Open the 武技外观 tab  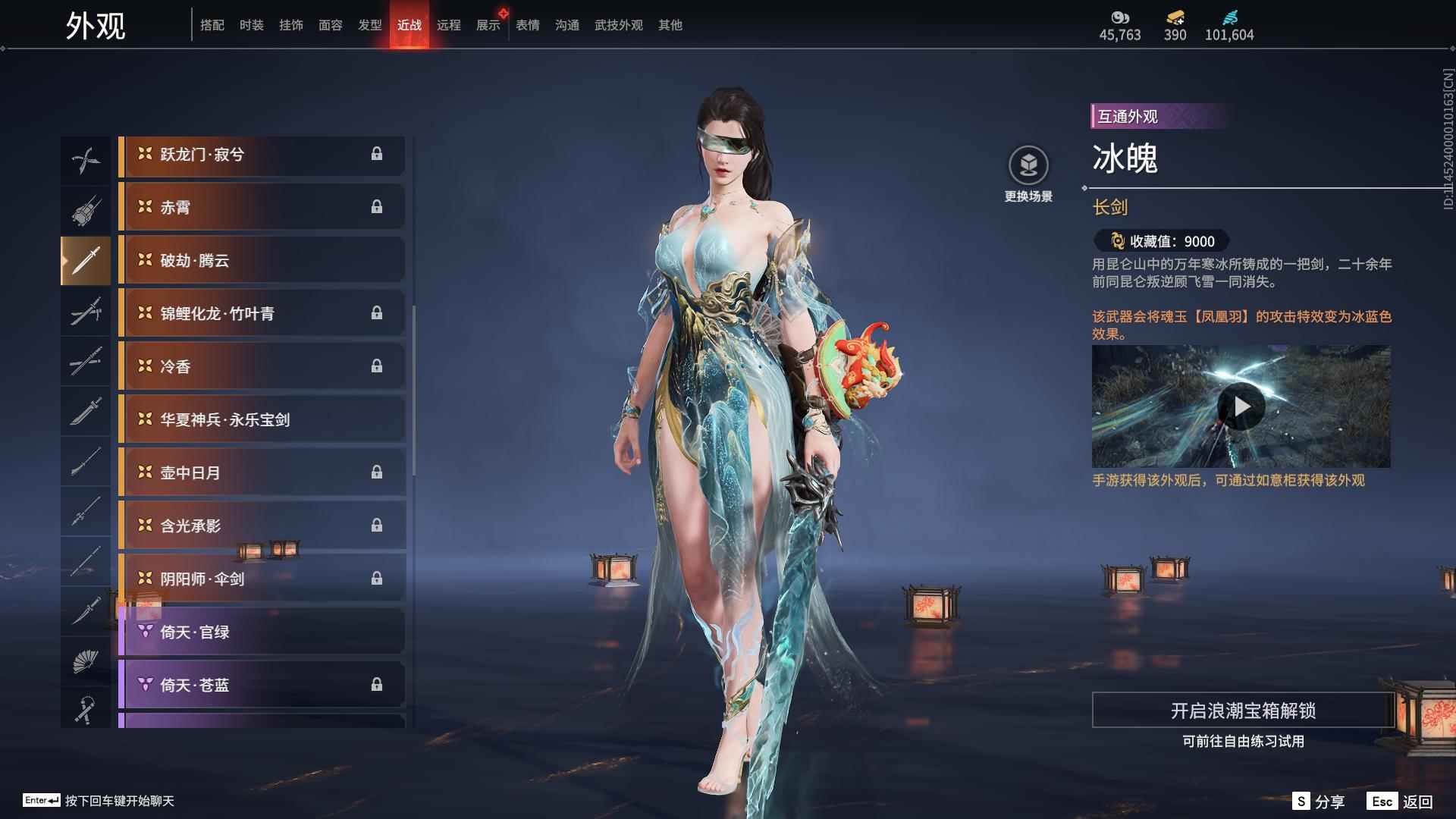618,25
